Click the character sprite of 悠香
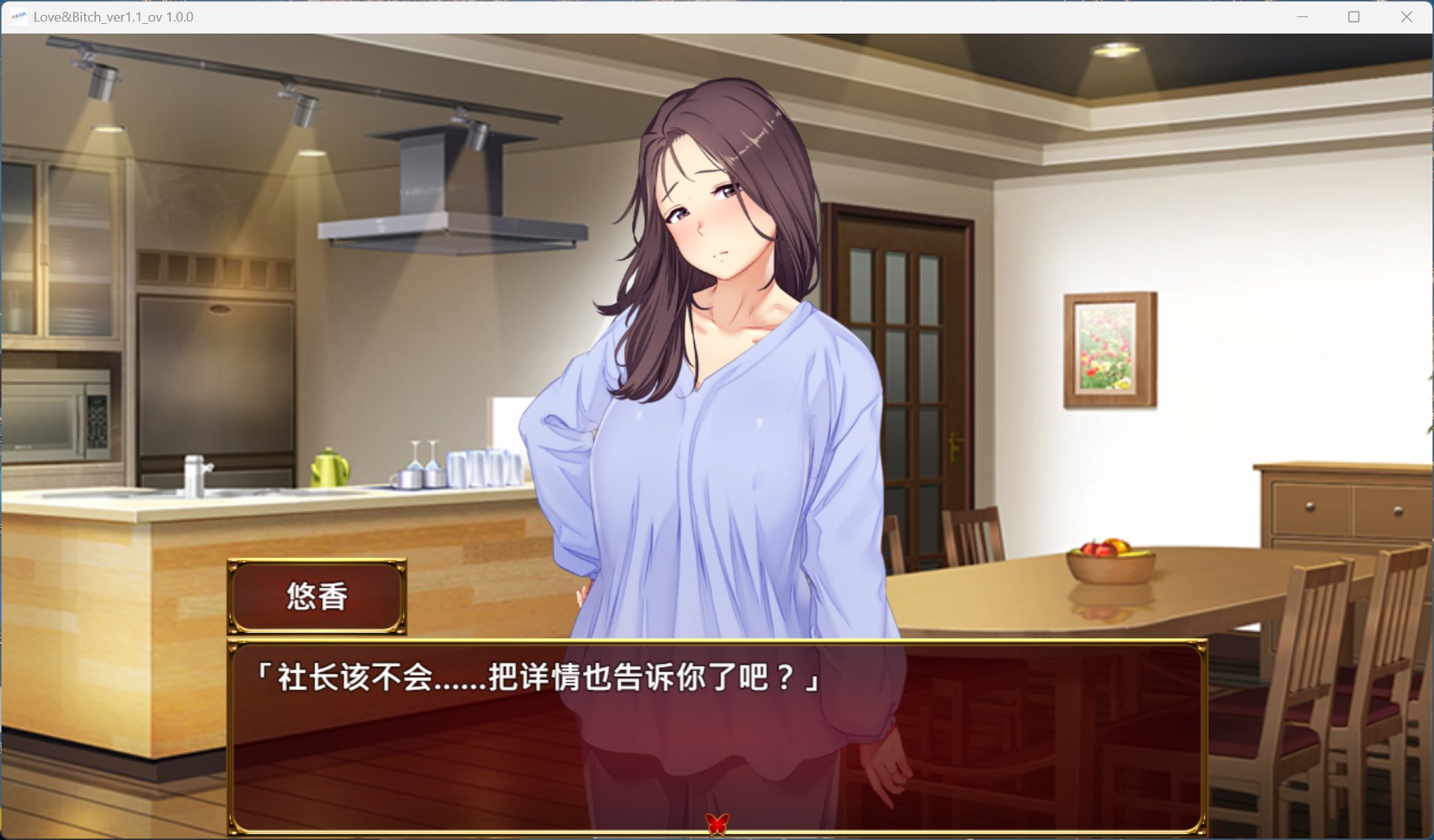 pyautogui.click(x=716, y=335)
